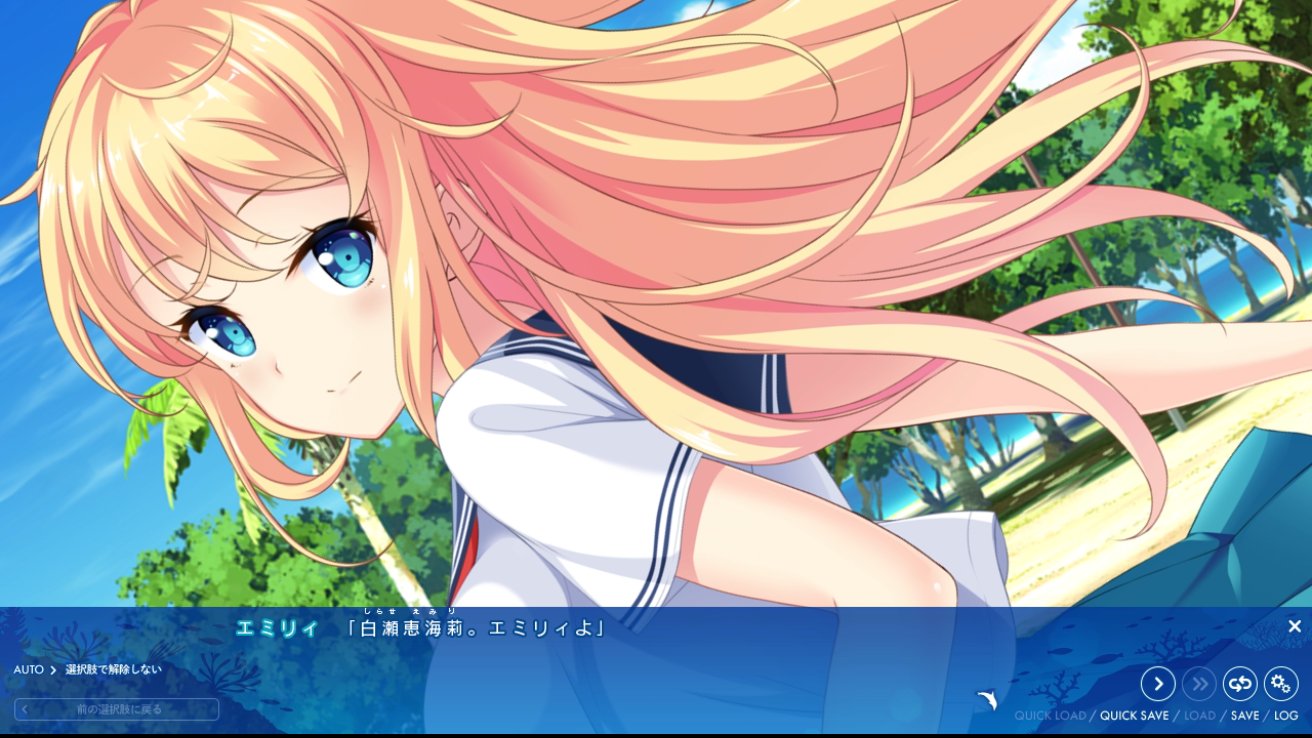Open the LOG panel
This screenshot has height=738, width=1312.
point(1285,716)
